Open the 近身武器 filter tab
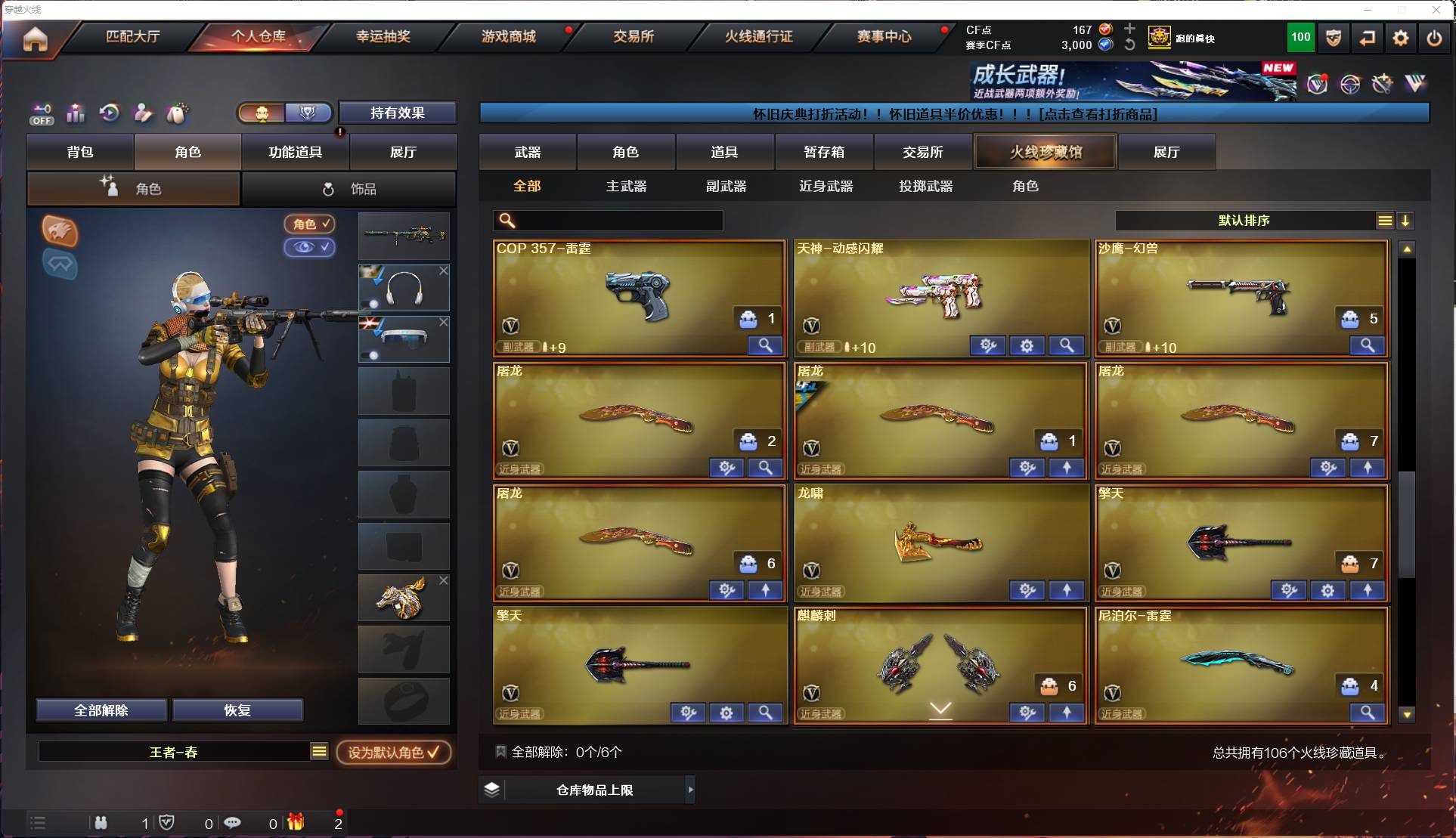The height and width of the screenshot is (838, 1456). point(826,186)
